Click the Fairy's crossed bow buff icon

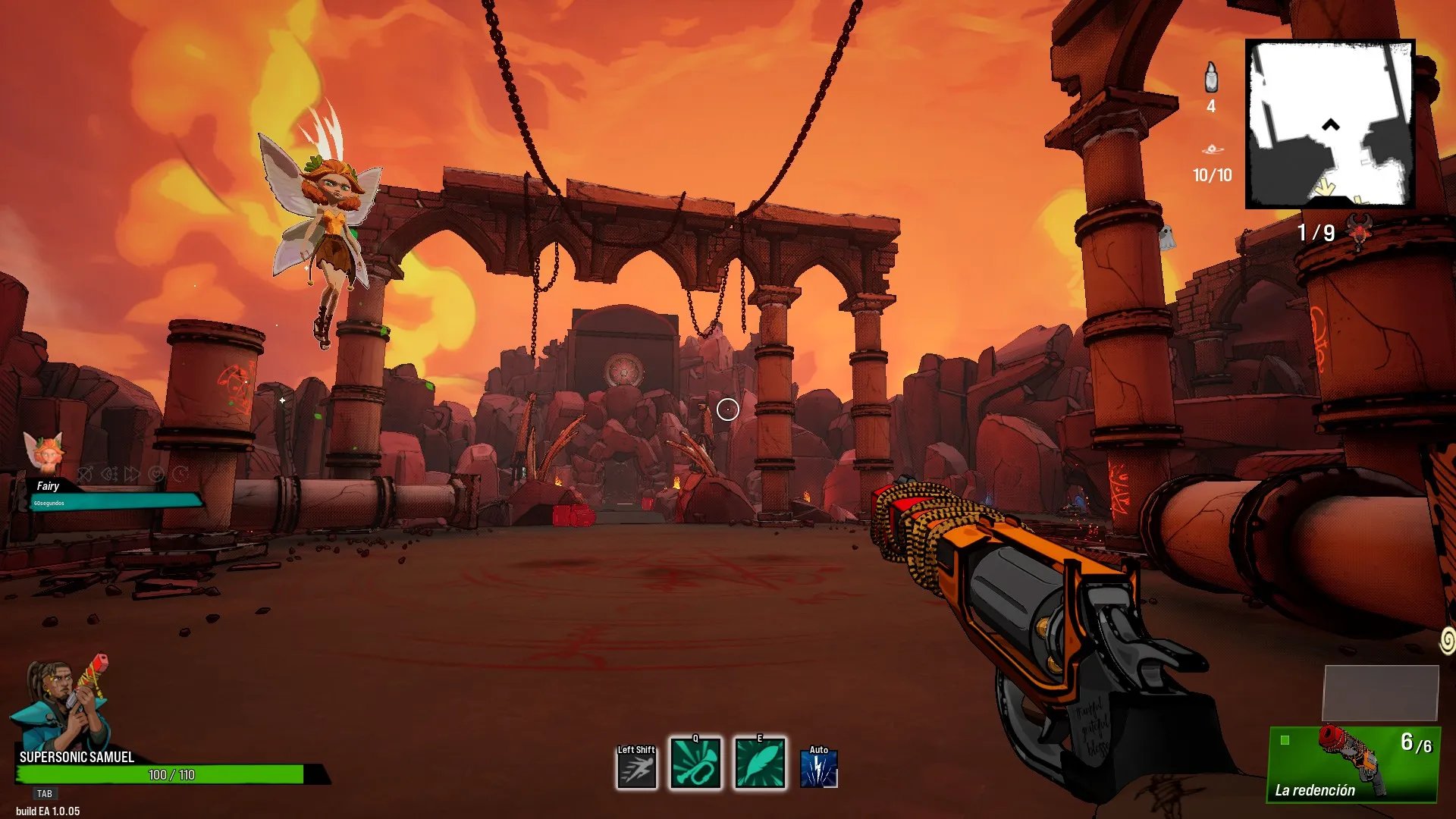pos(86,475)
